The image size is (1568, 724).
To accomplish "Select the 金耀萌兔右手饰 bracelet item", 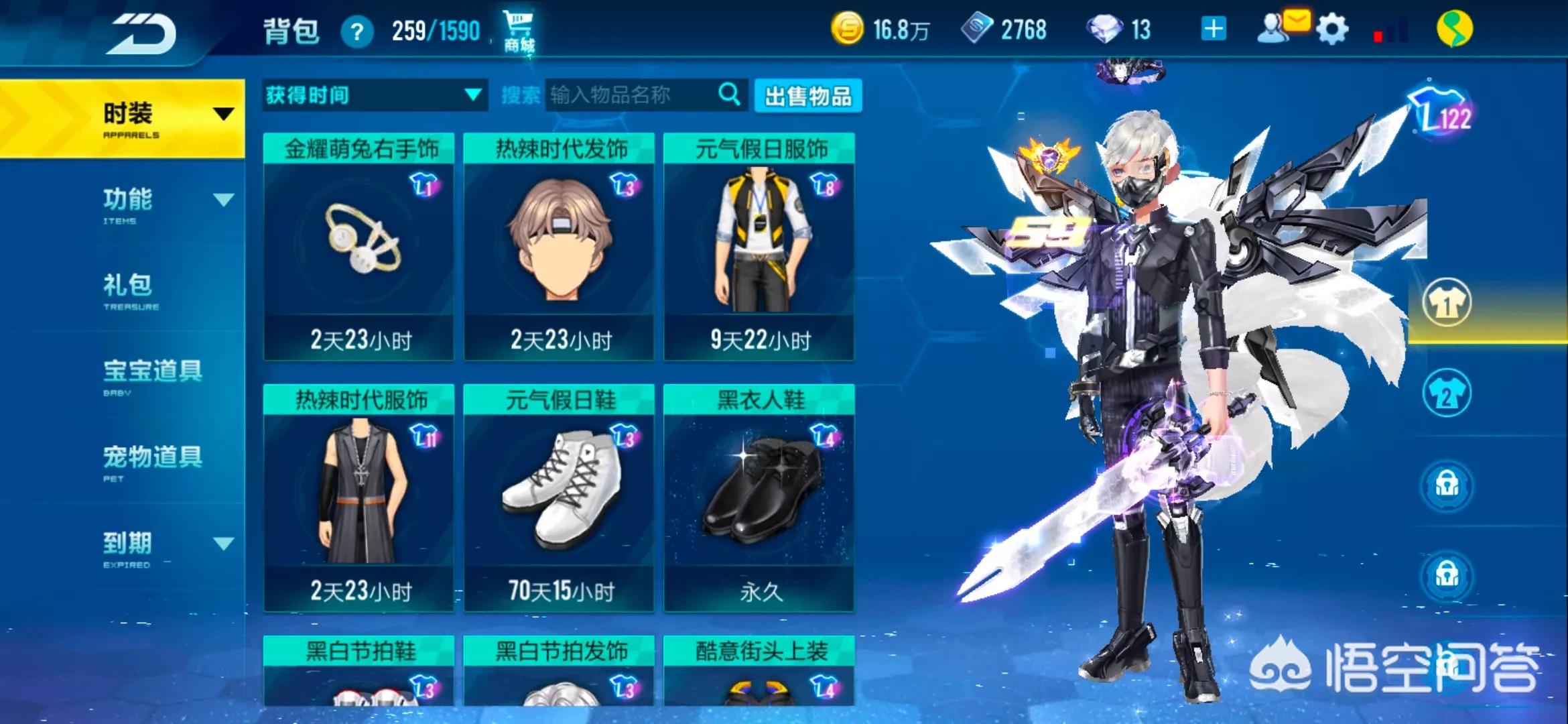I will point(359,246).
